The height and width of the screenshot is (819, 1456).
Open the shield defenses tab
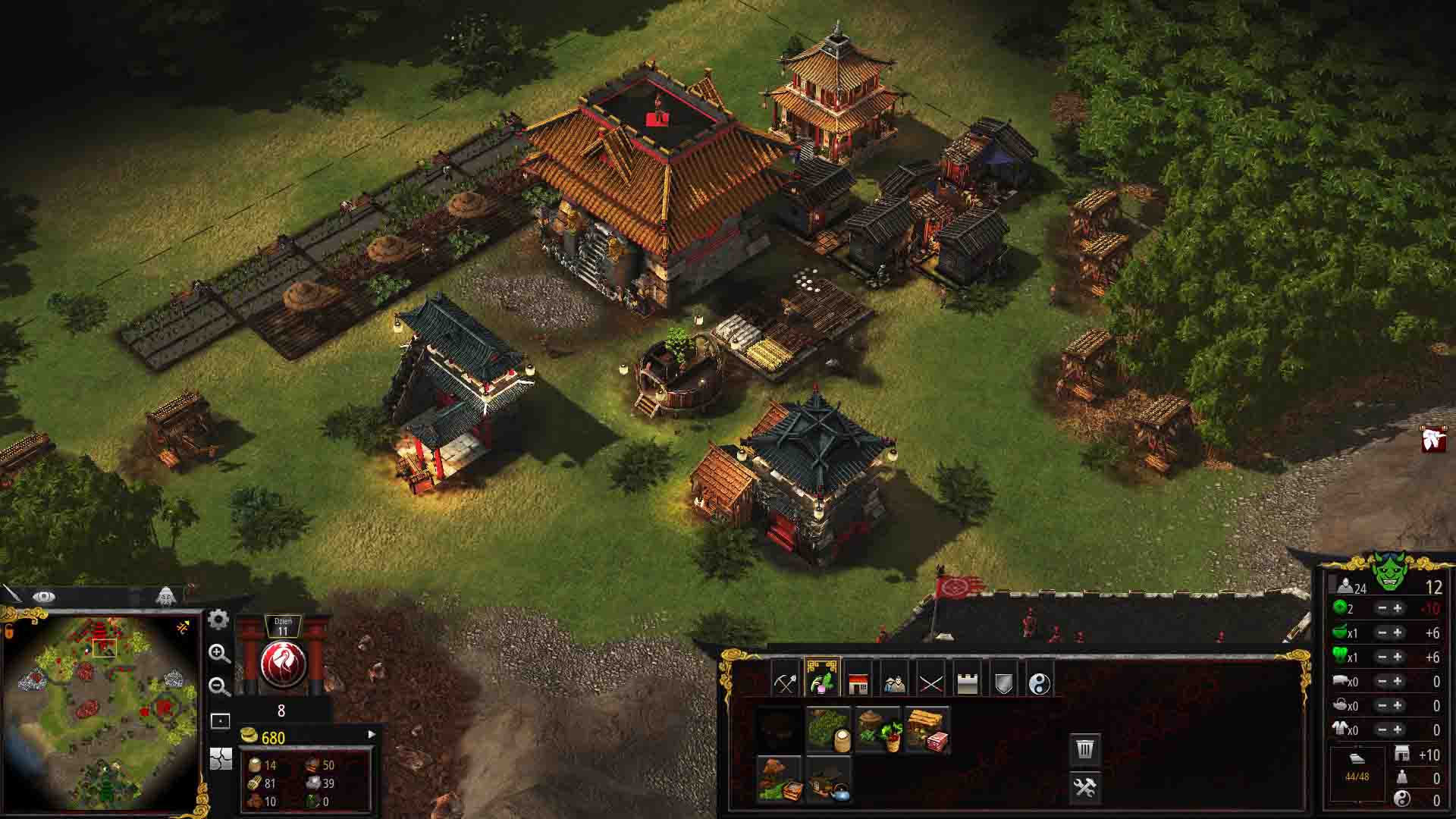[1003, 682]
